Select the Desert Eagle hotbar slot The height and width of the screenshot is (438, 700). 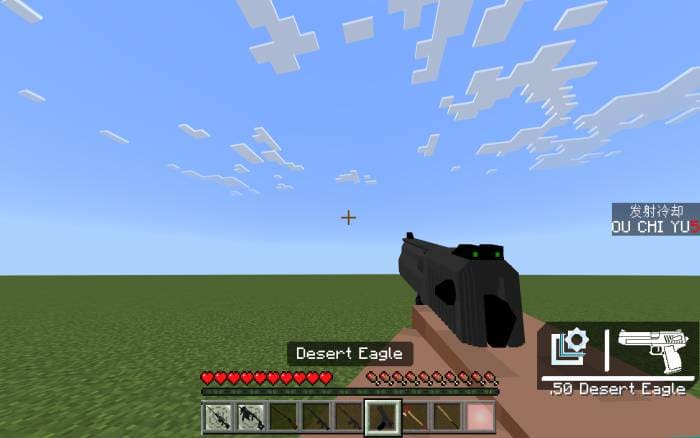[x=381, y=416]
